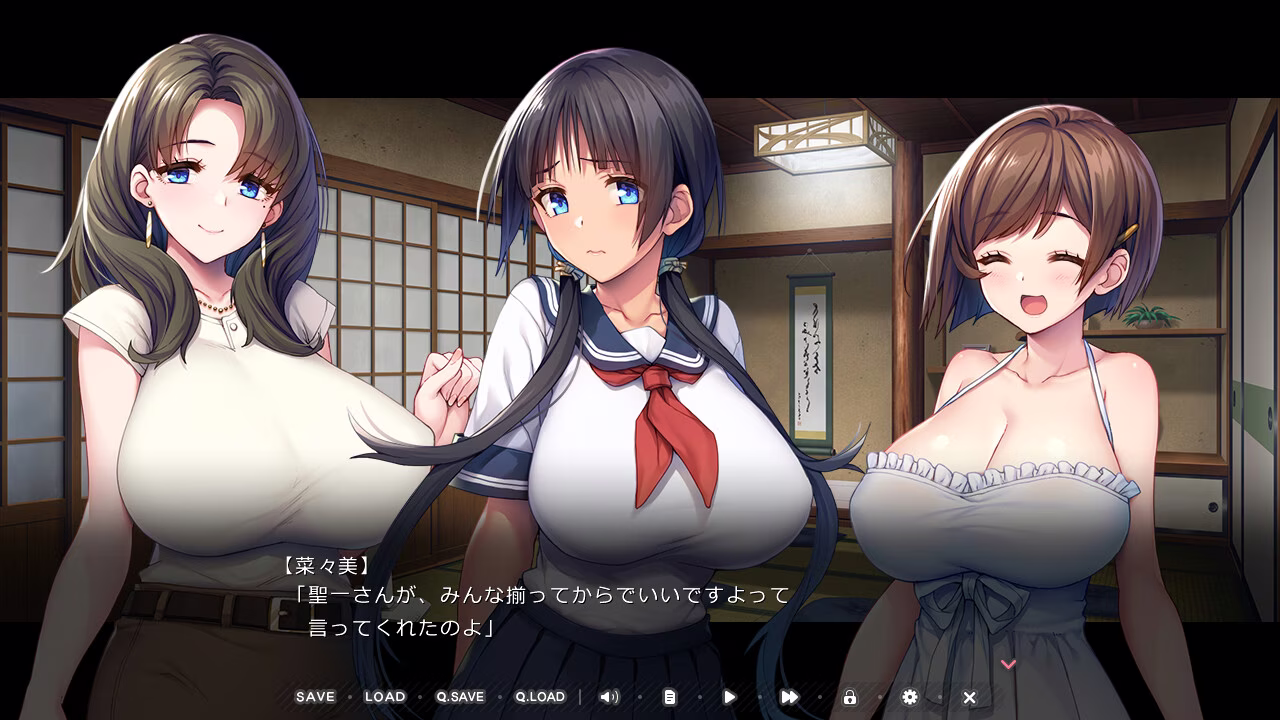1280x720 pixels.
Task: Select LOAD from the bottom menu bar
Action: 386,696
